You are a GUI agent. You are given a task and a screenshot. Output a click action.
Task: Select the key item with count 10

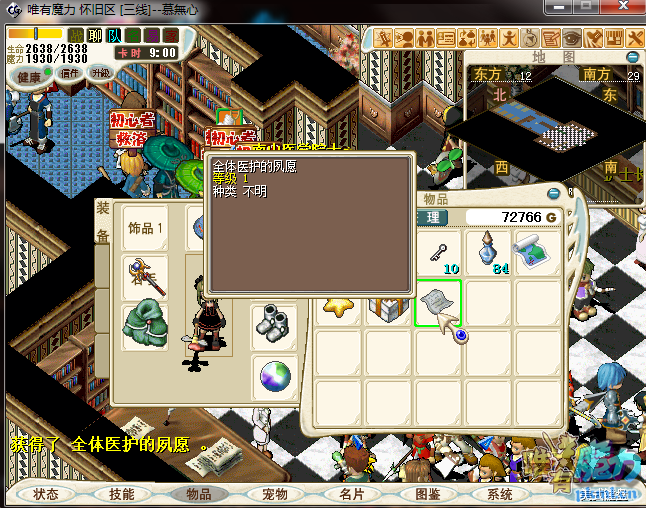[437, 253]
